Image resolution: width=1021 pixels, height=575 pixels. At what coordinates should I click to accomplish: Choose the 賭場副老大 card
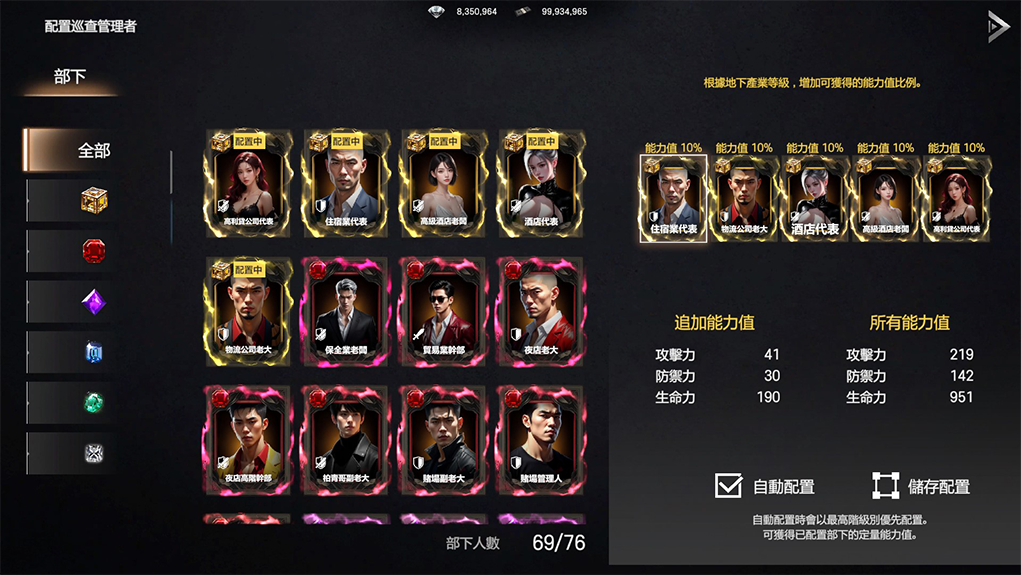point(443,440)
